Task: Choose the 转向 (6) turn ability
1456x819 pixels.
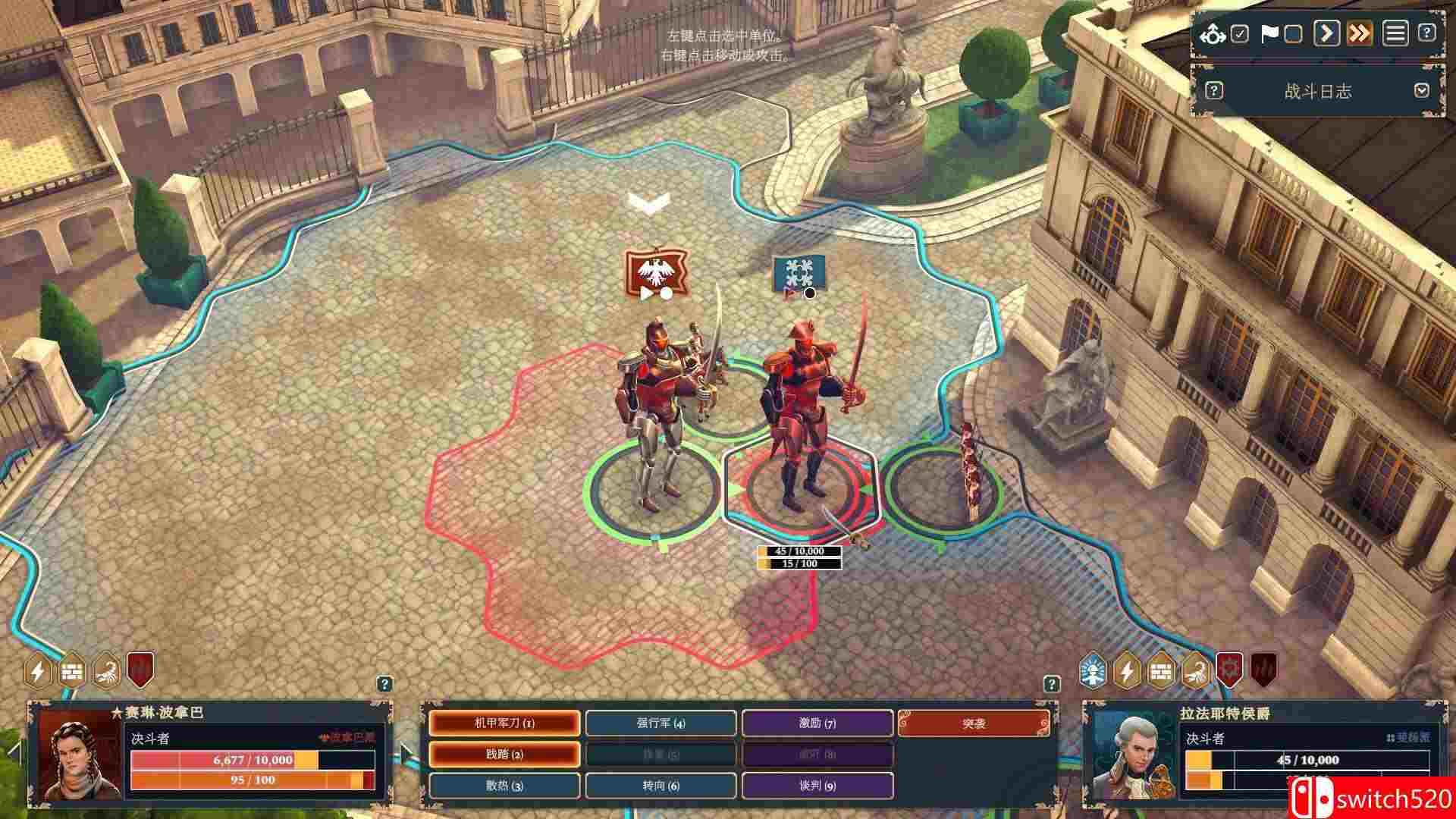Action: (660, 787)
